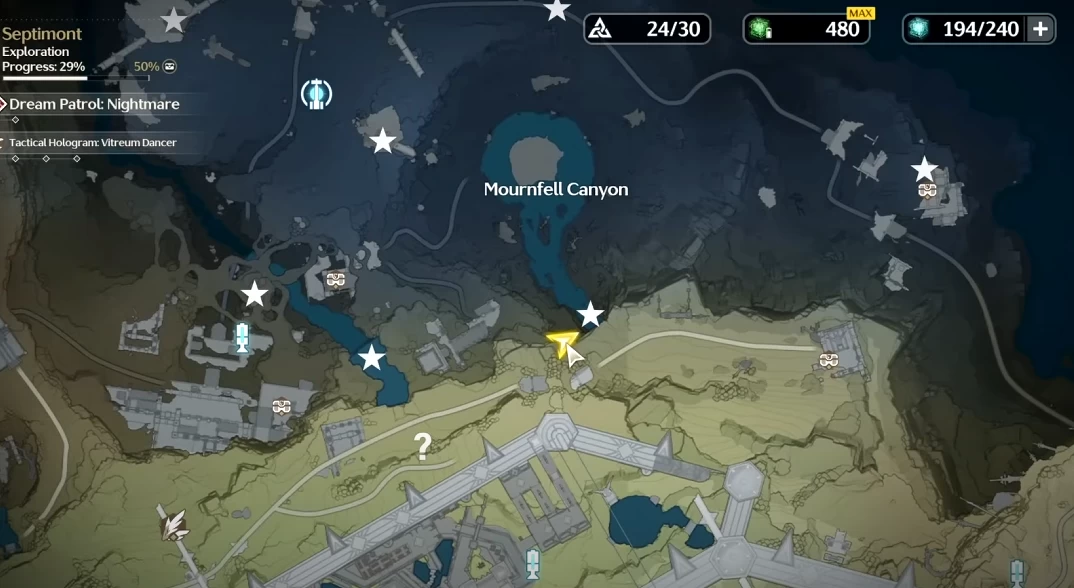Open the Dream Patrol: Nightmare entry
Image resolution: width=1074 pixels, height=588 pixels.
click(x=94, y=104)
